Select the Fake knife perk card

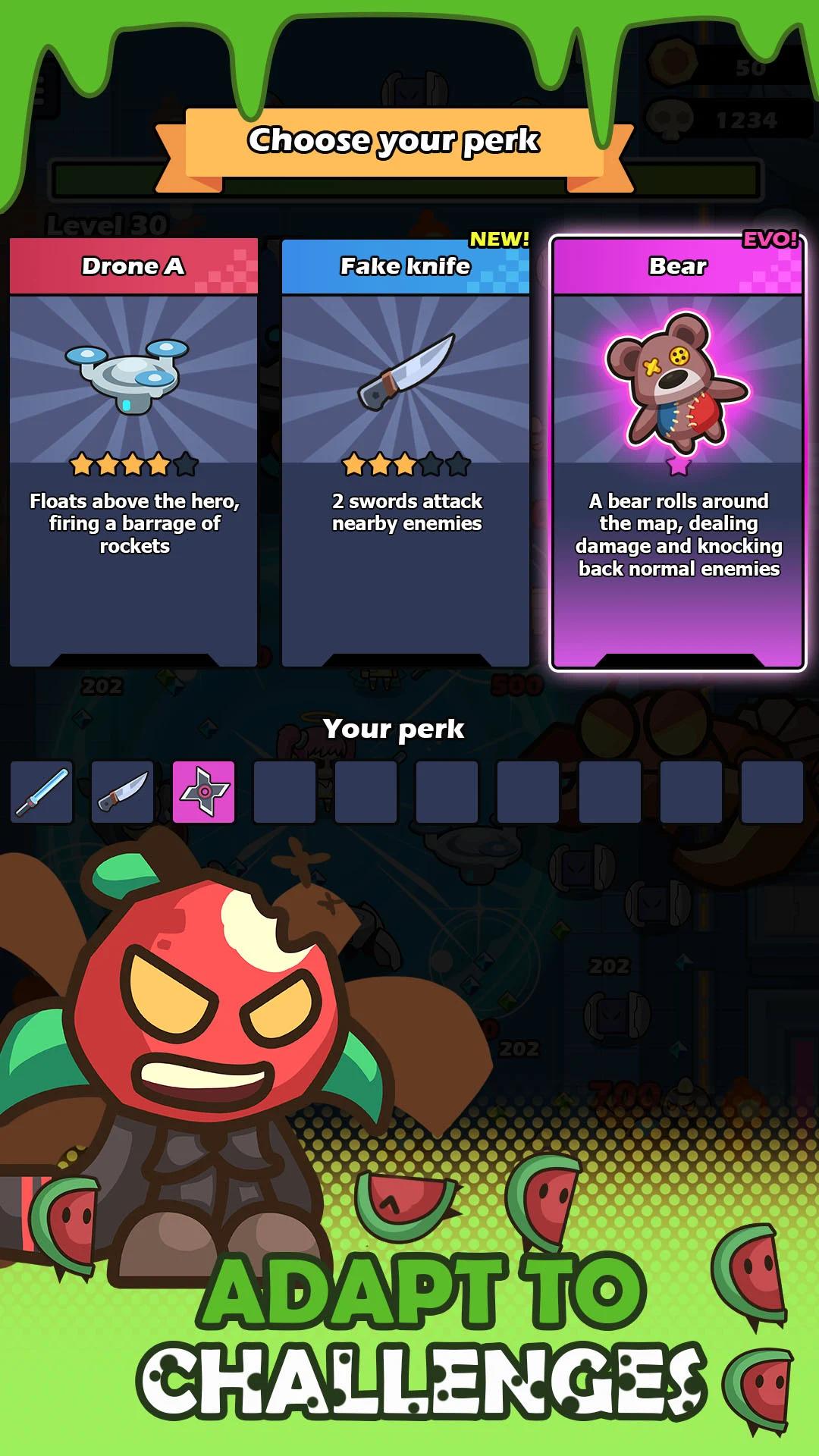[x=406, y=453]
